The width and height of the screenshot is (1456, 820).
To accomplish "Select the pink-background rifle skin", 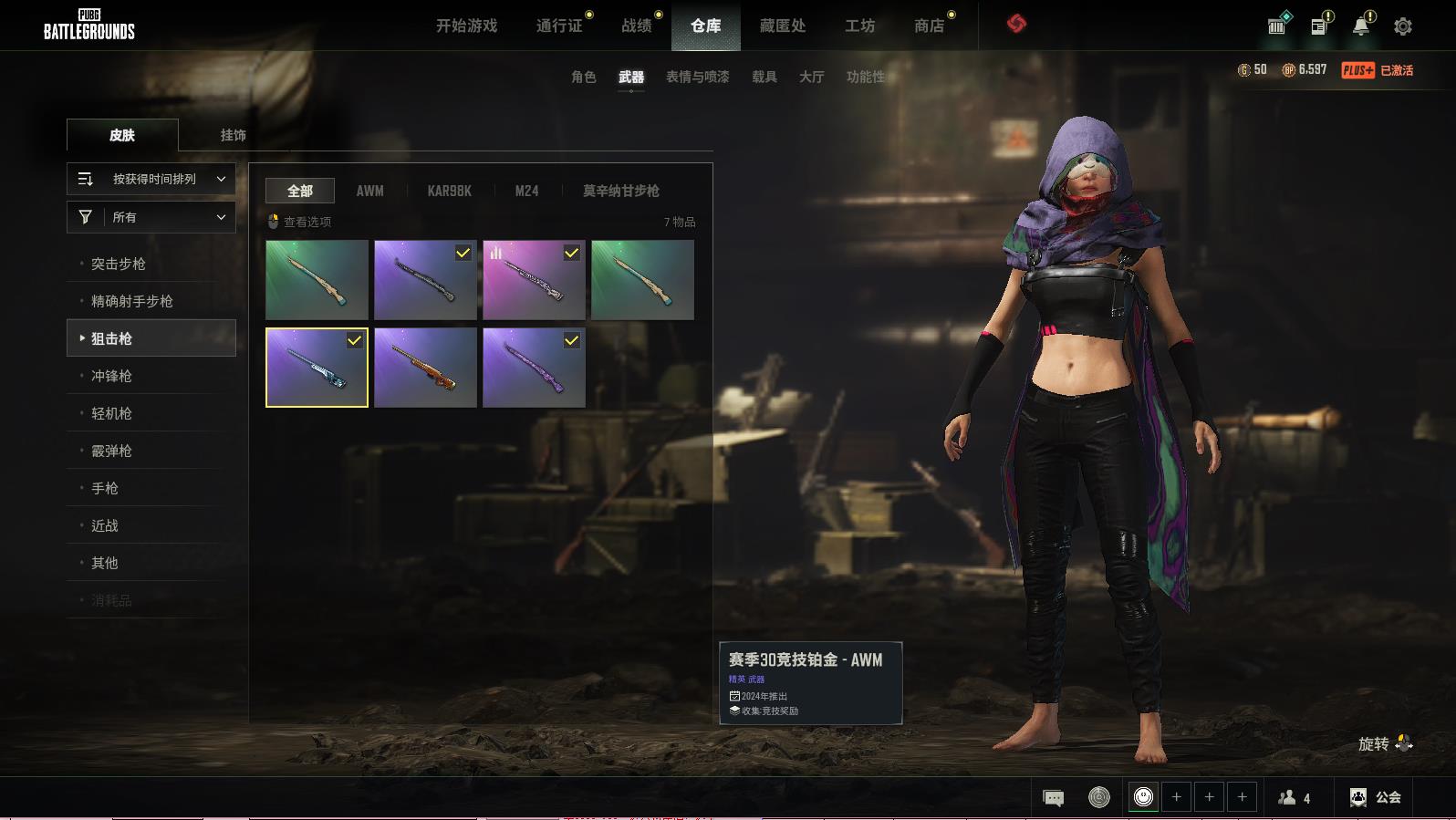I will point(534,280).
